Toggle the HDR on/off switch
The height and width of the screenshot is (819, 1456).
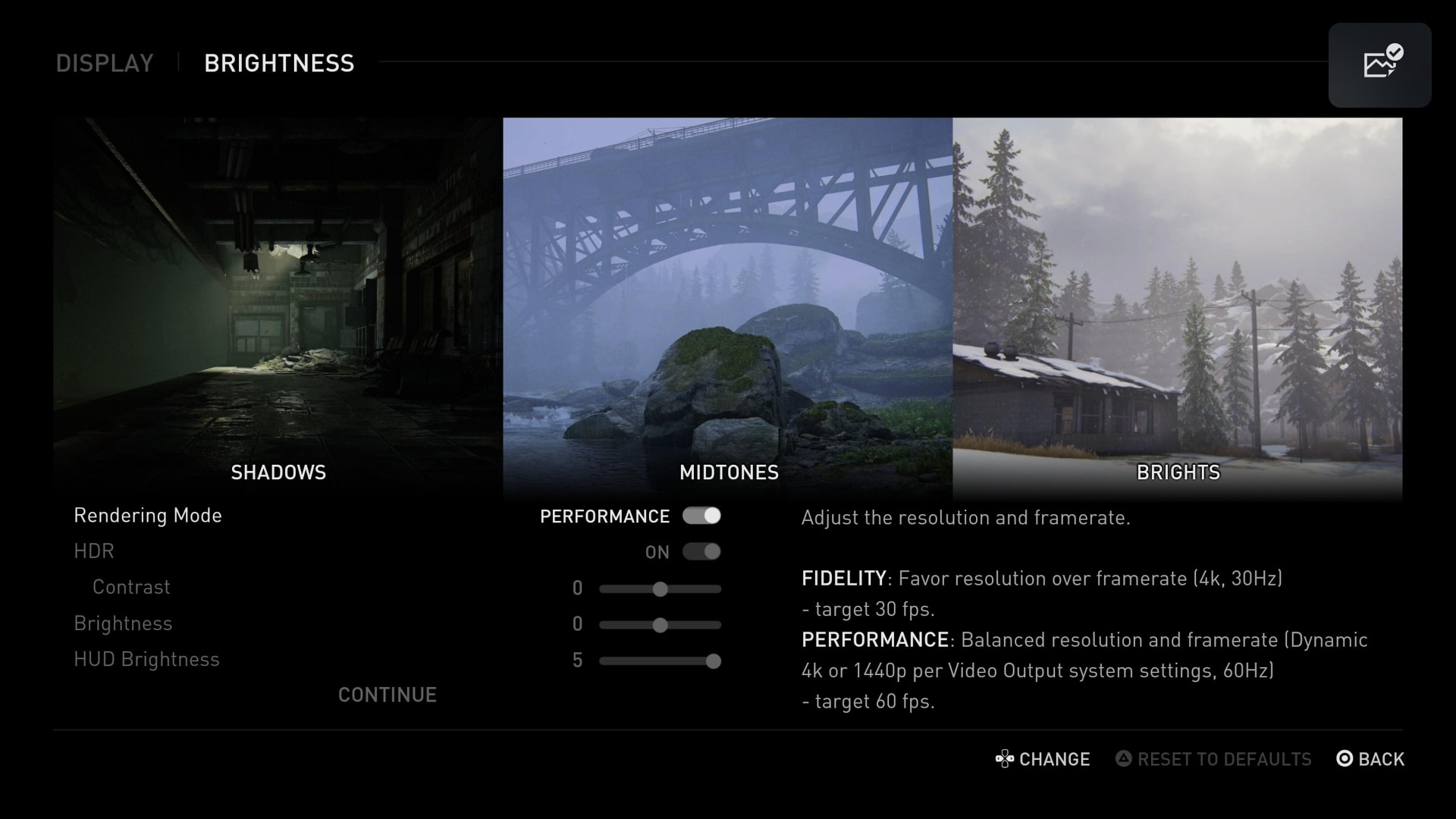[x=701, y=551]
